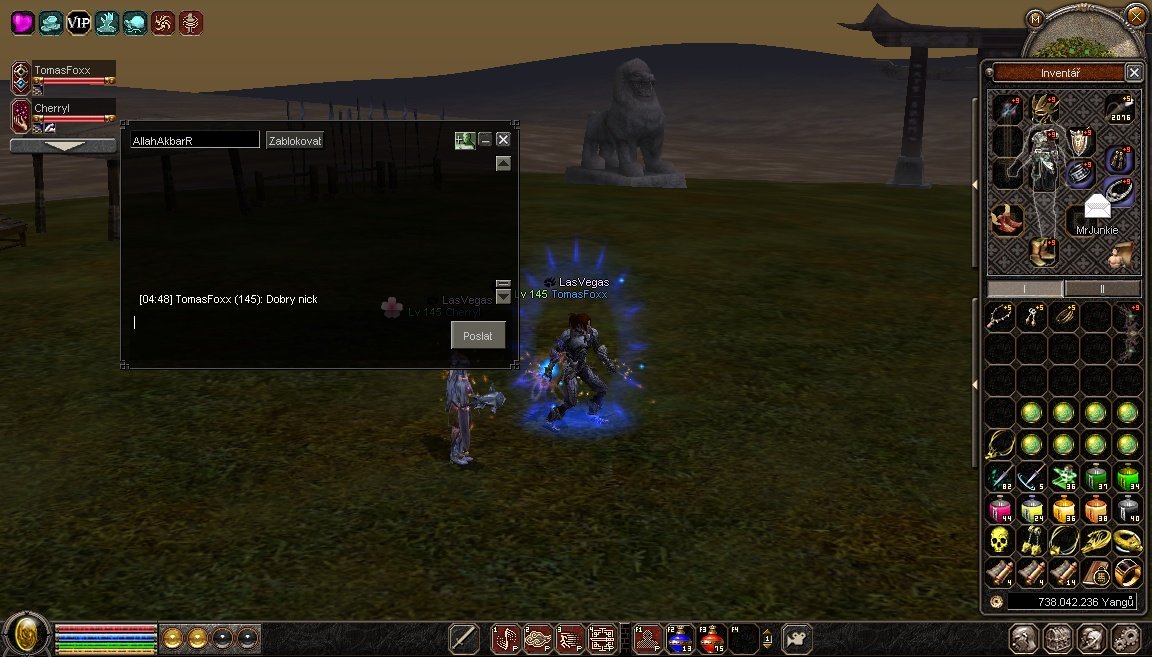The height and width of the screenshot is (657, 1152).
Task: Open the envelope message from MrJunkie
Action: tap(1098, 207)
